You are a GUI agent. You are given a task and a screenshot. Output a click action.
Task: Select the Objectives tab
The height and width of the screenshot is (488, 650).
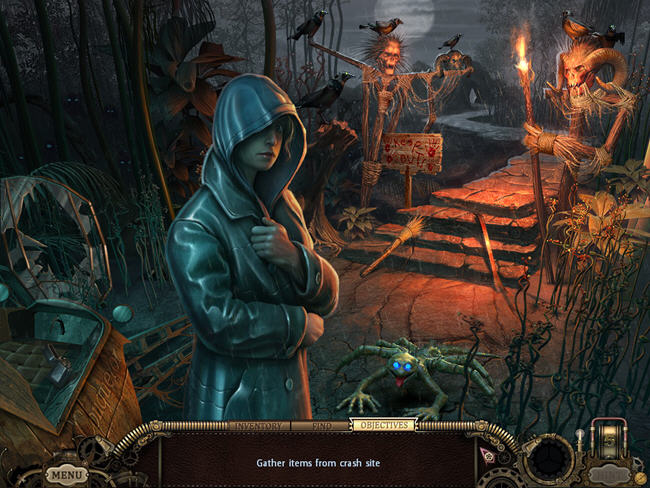[x=382, y=425]
